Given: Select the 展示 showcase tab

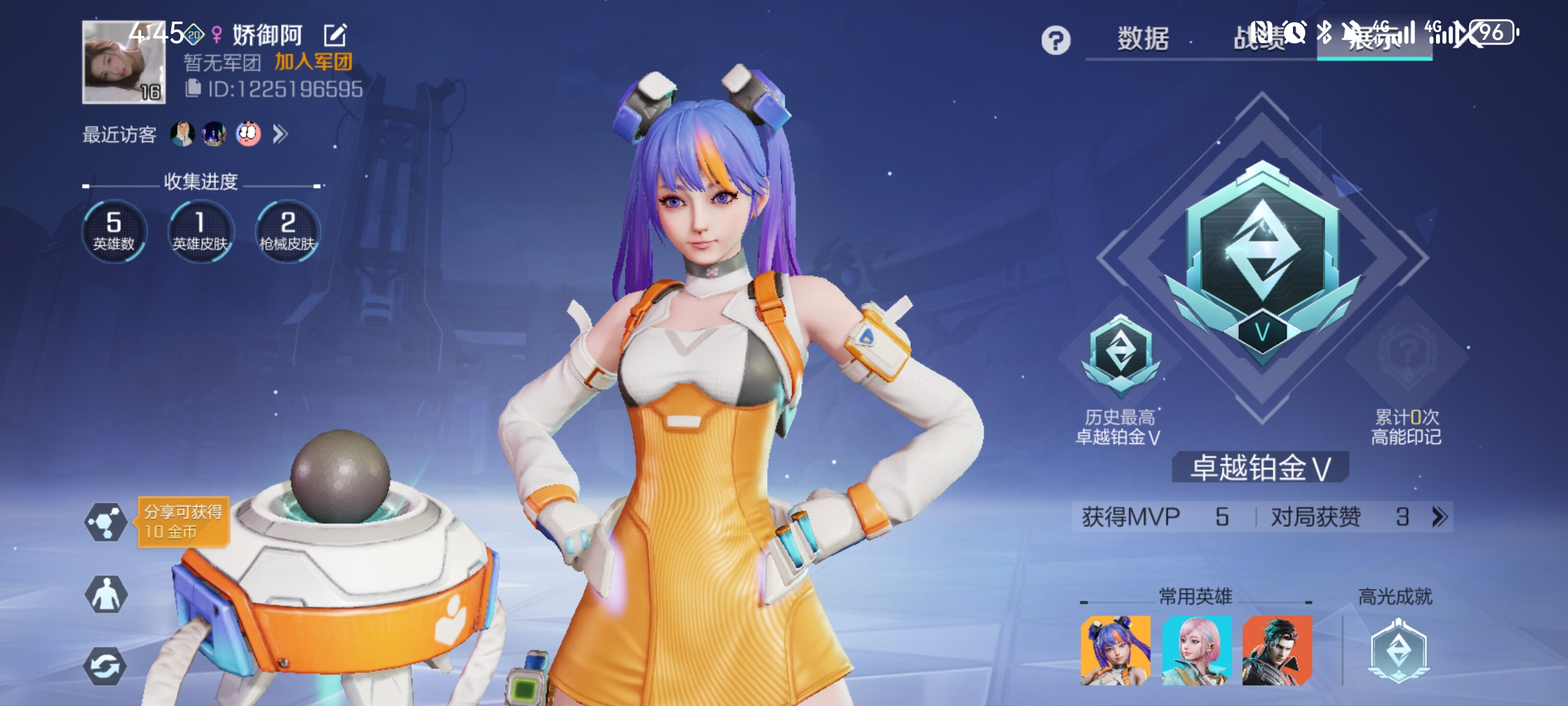Looking at the screenshot, I should click(1374, 39).
